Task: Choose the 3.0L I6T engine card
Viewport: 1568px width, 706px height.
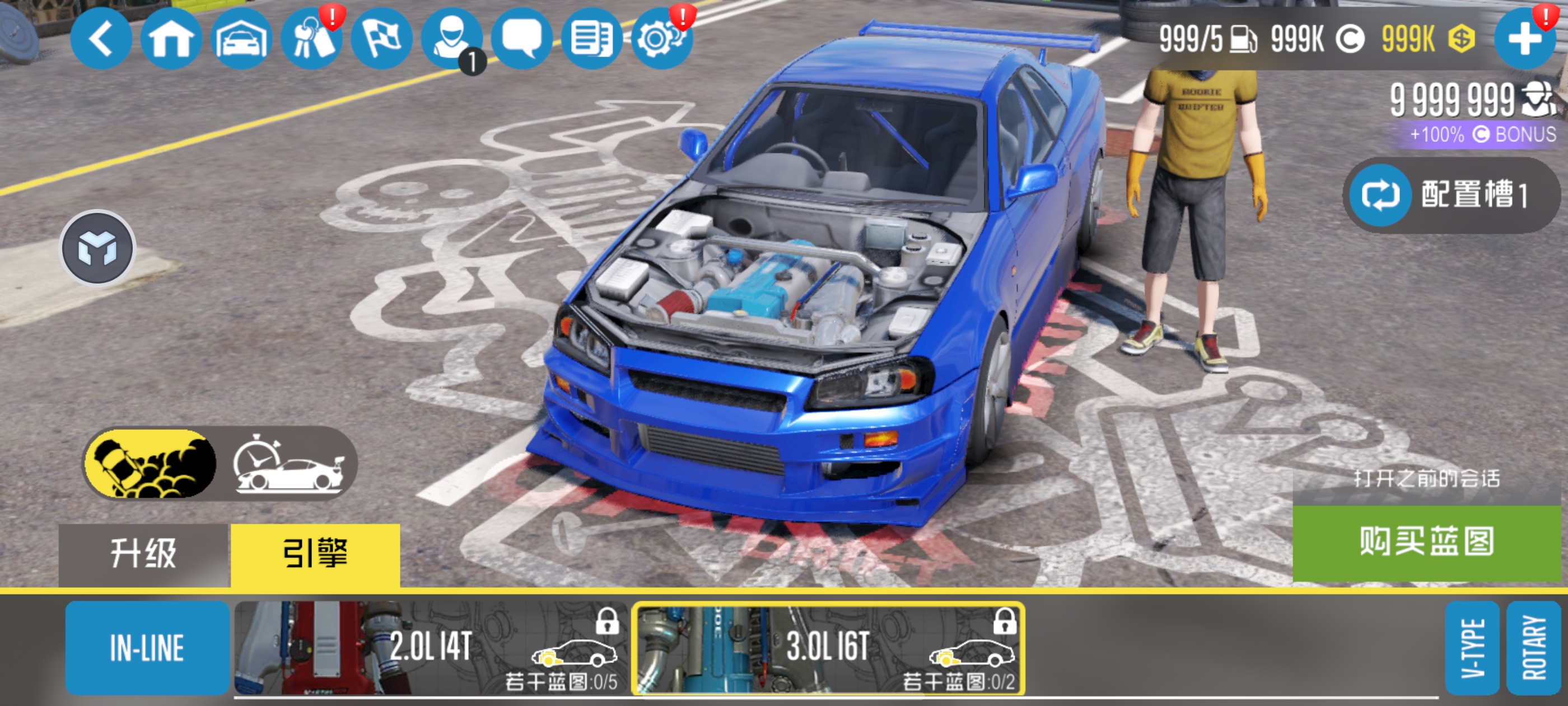Action: (828, 648)
